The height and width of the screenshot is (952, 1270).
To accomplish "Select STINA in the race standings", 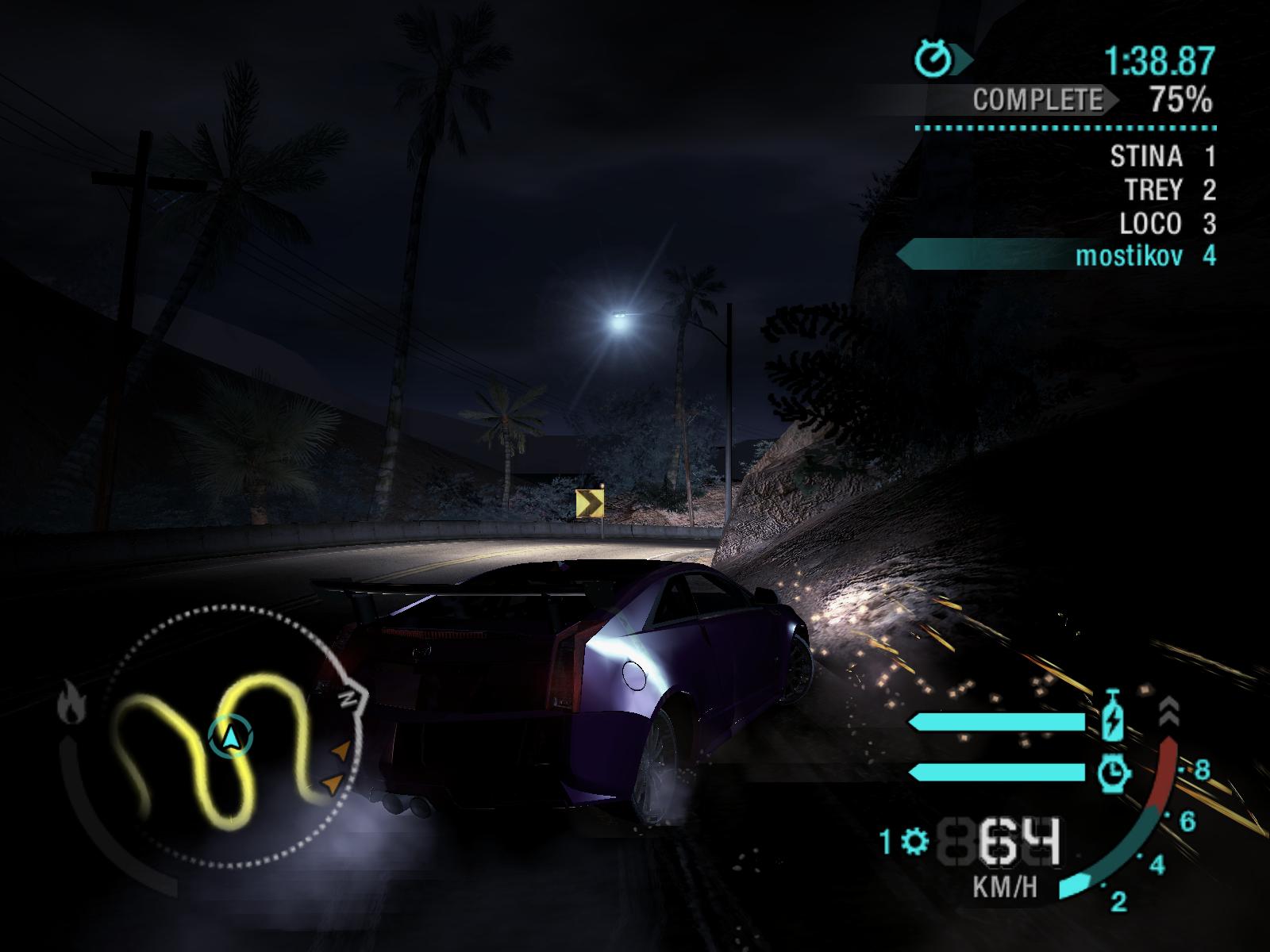I will (x=1162, y=157).
